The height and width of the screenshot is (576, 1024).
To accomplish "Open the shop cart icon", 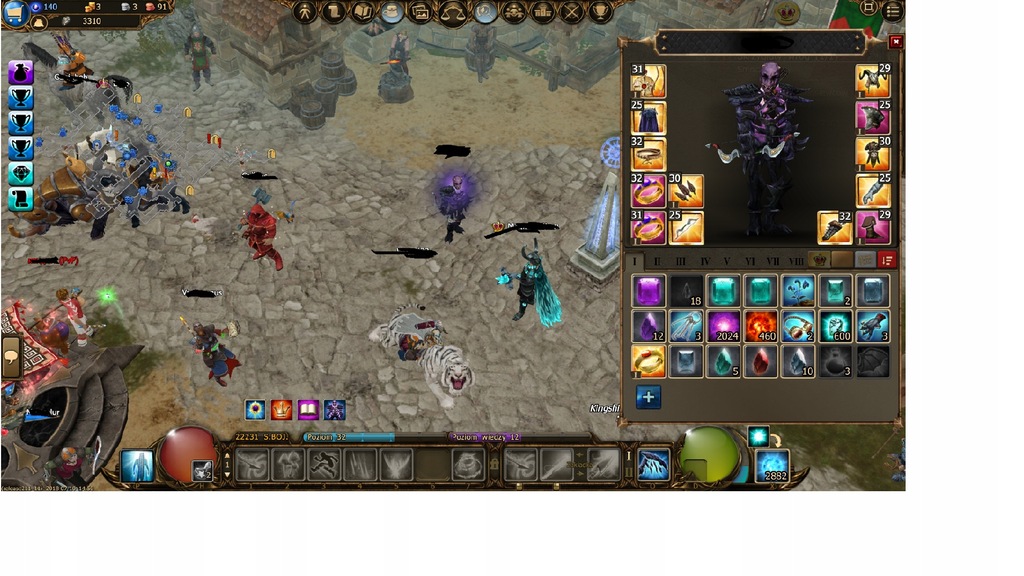I will [x=14, y=11].
